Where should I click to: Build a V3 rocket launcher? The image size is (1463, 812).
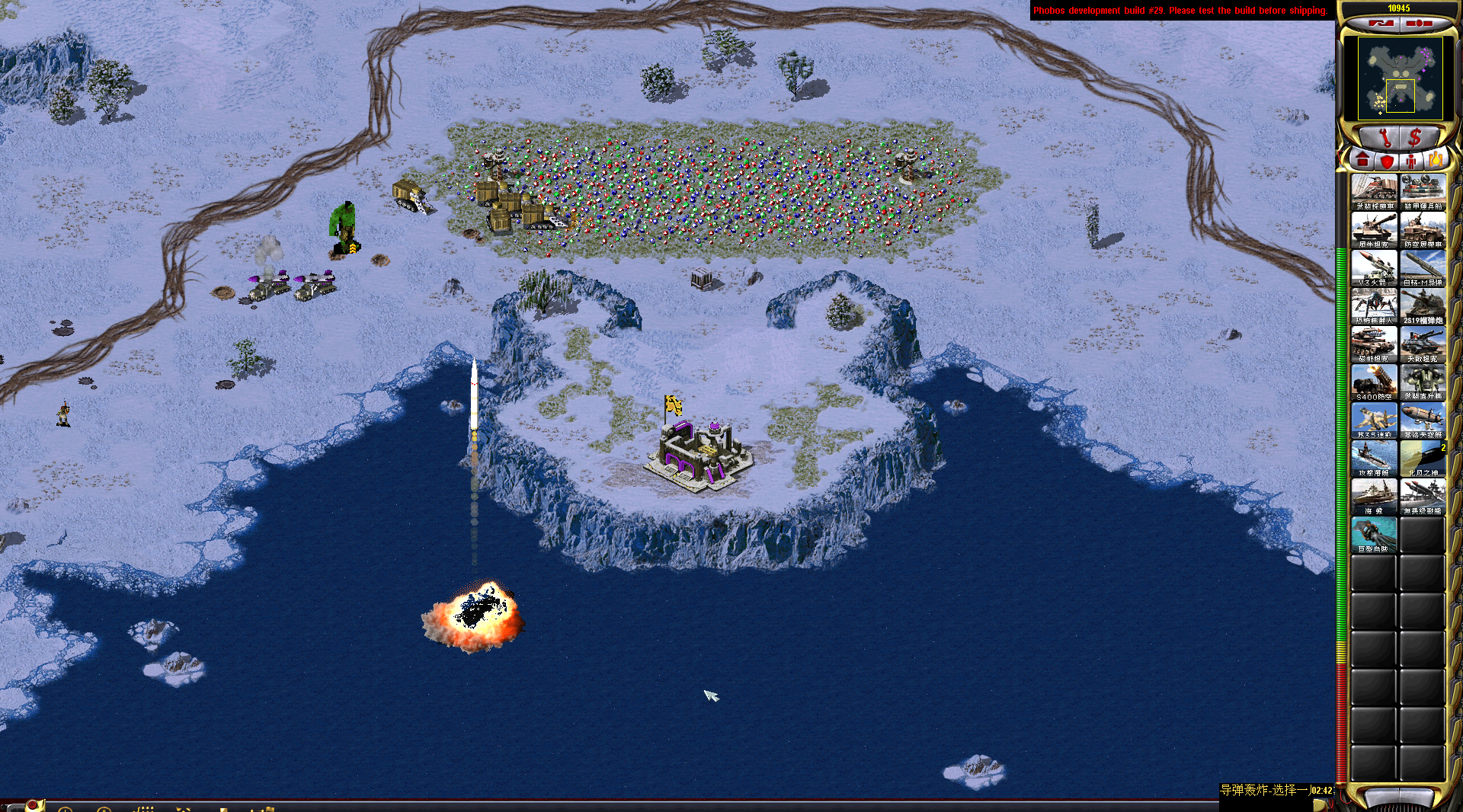pos(1374,267)
